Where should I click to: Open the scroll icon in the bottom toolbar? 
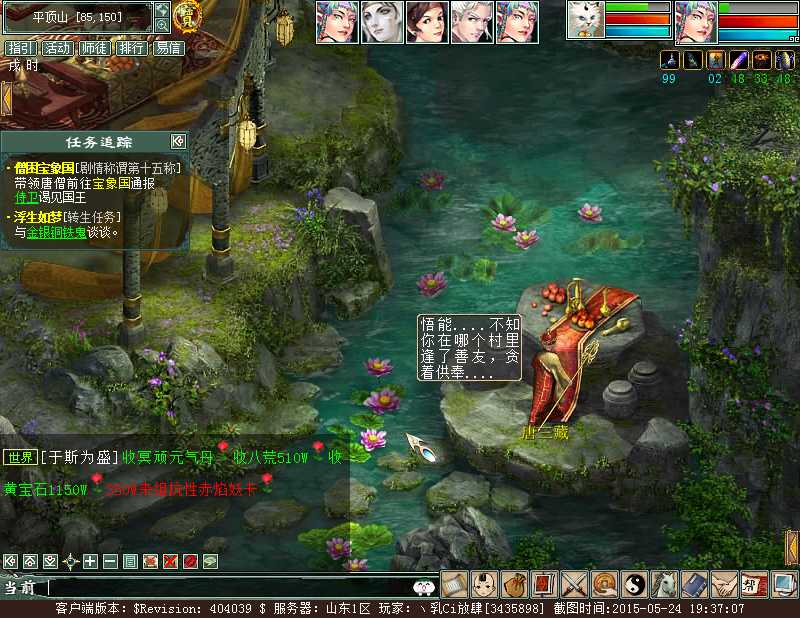point(455,583)
